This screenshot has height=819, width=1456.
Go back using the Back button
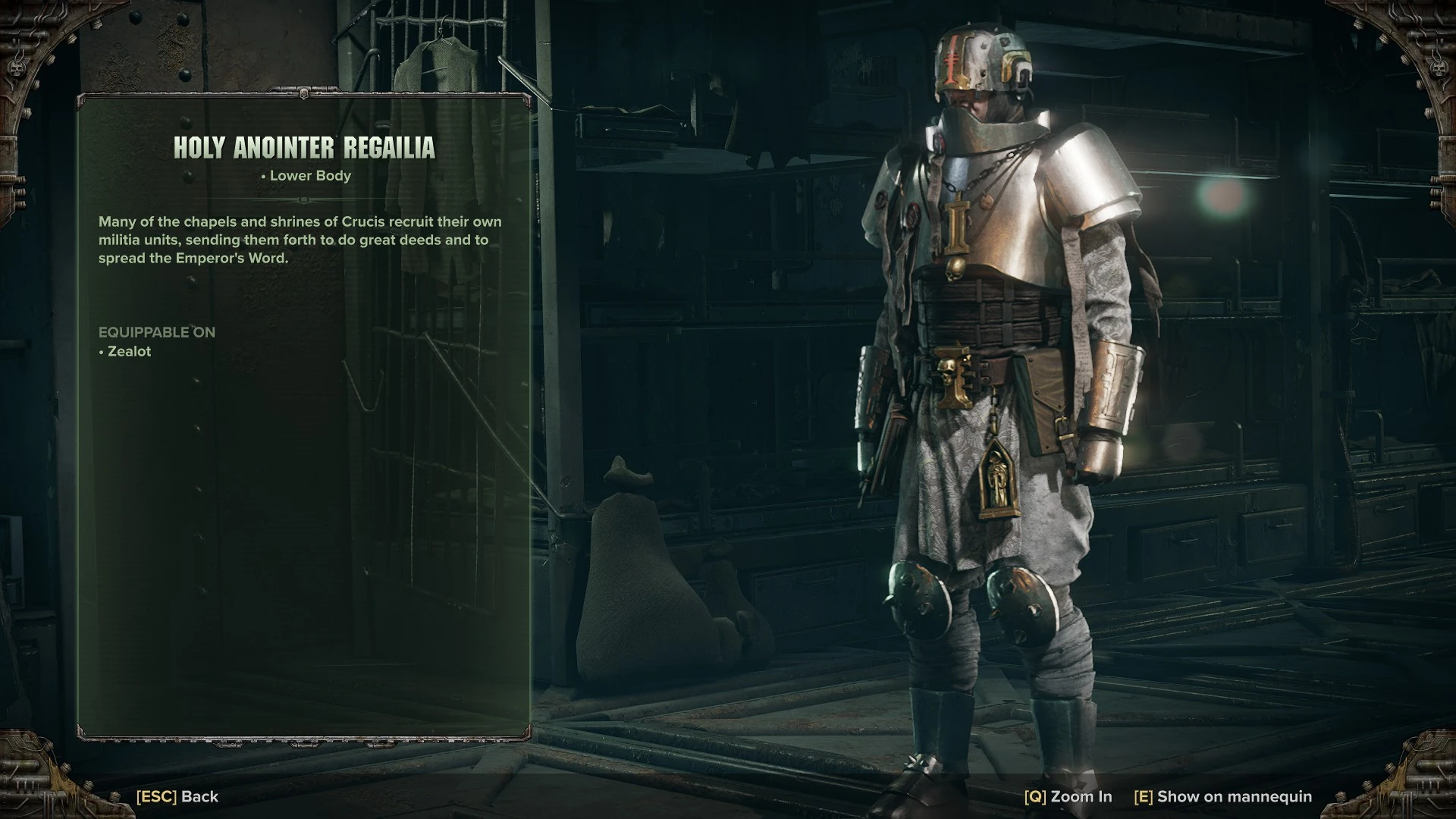177,796
